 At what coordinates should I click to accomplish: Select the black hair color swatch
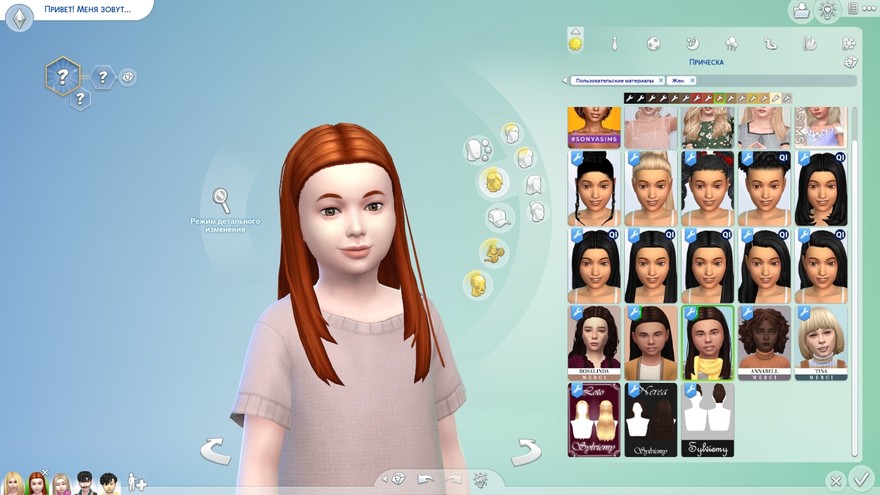pos(629,98)
